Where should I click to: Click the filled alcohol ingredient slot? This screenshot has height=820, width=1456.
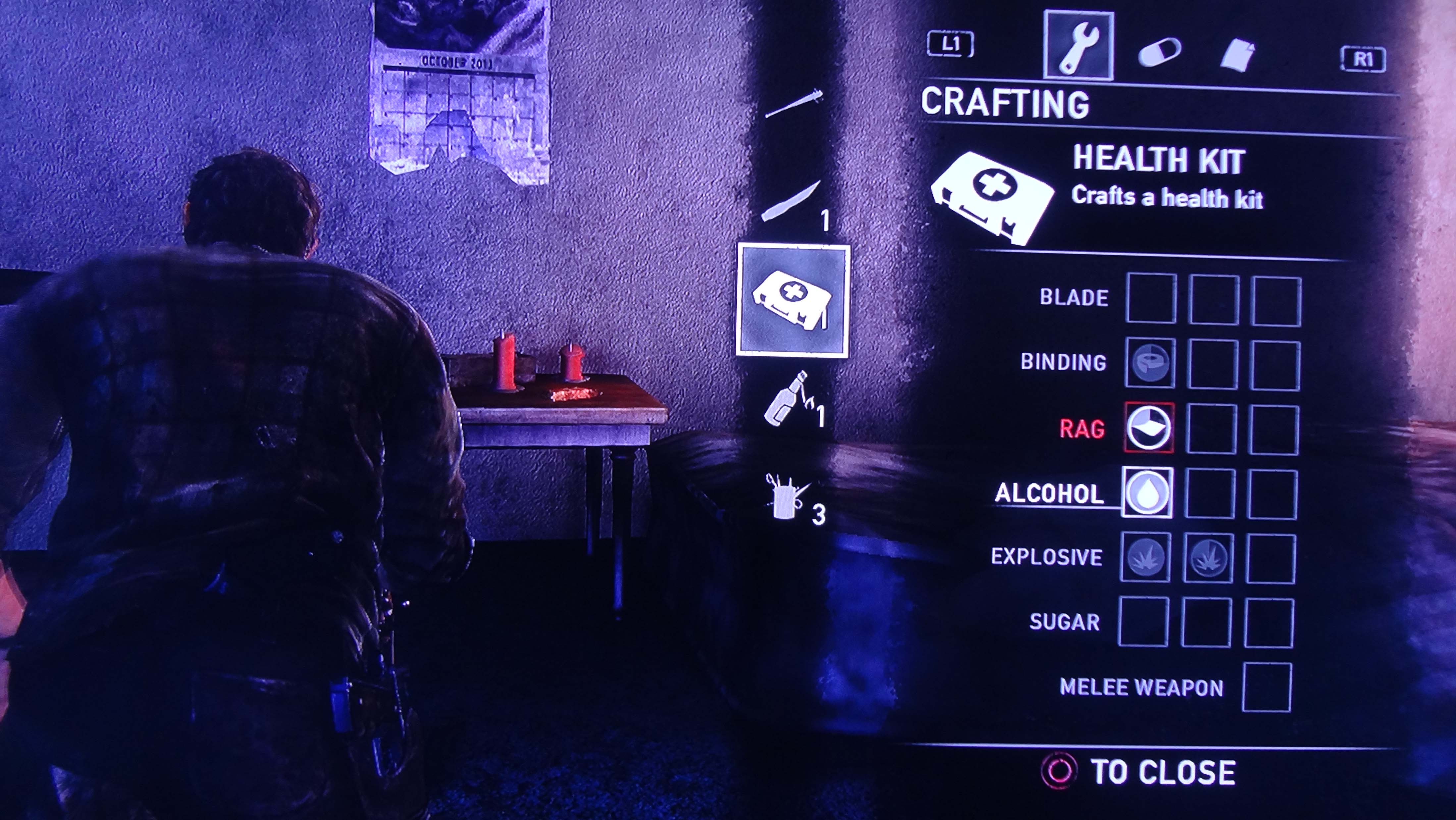(1147, 492)
